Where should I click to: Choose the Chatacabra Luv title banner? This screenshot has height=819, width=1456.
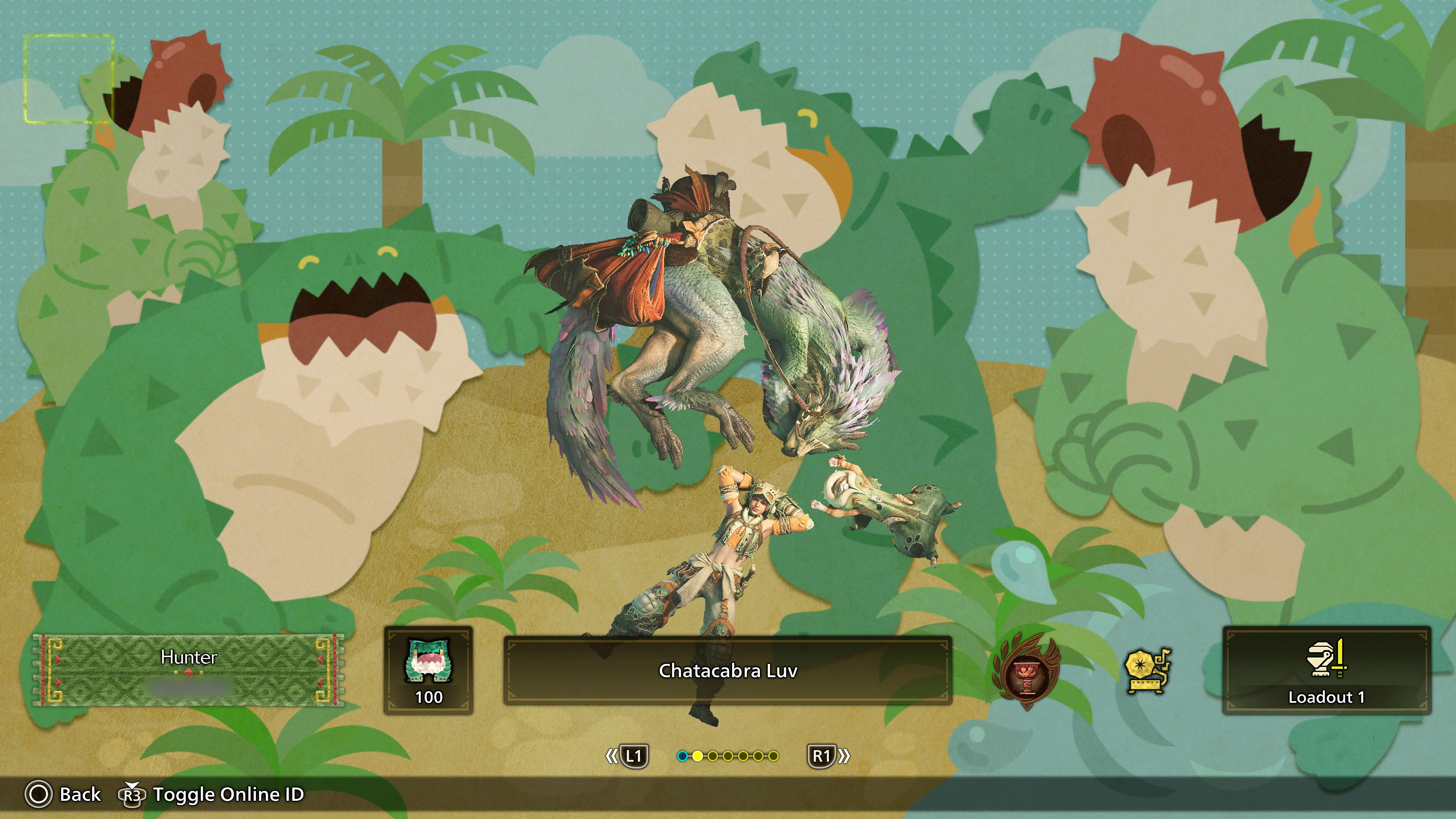[x=728, y=671]
